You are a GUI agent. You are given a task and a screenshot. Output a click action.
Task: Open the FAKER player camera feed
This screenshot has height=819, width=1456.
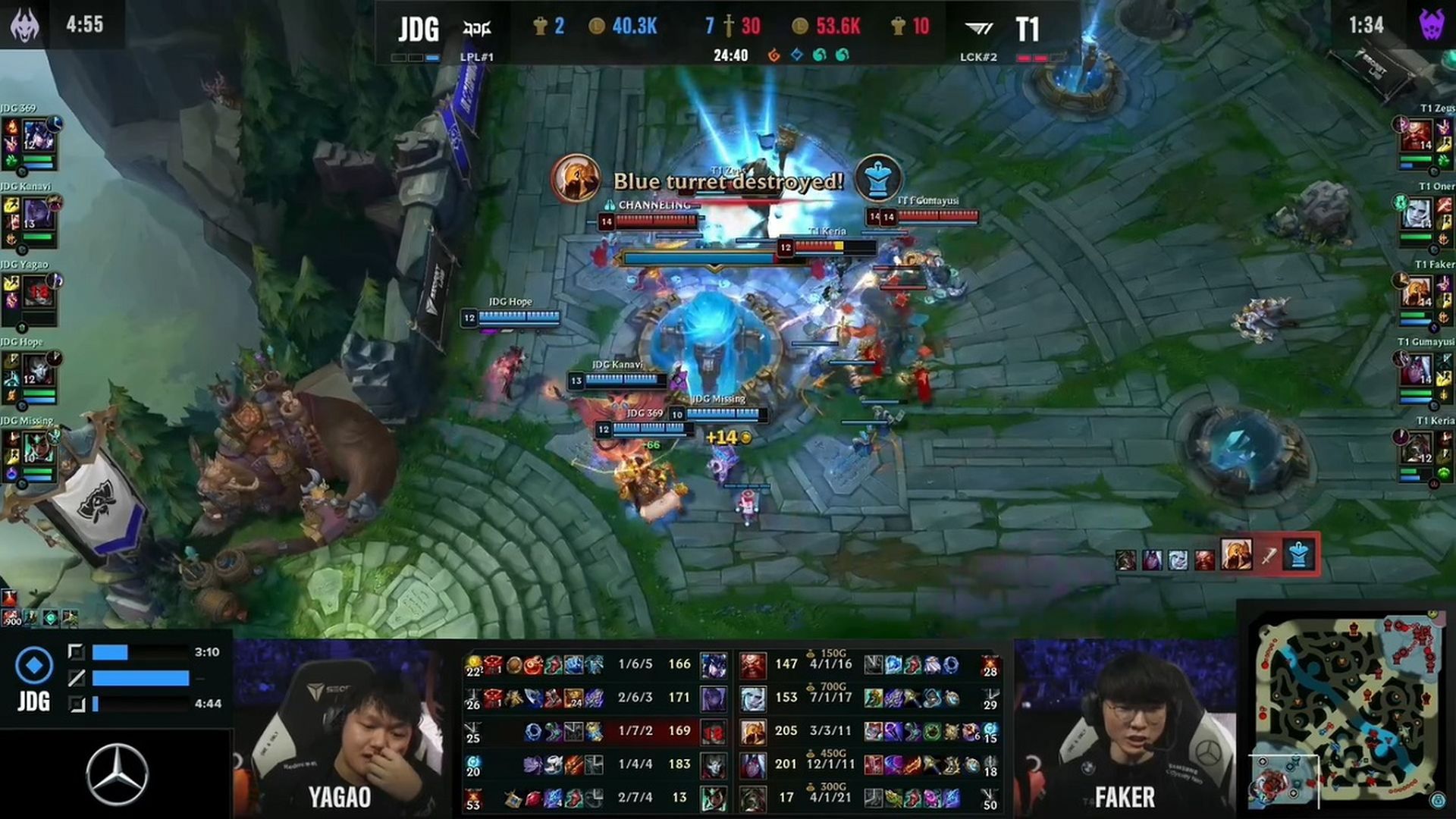coord(1125,728)
